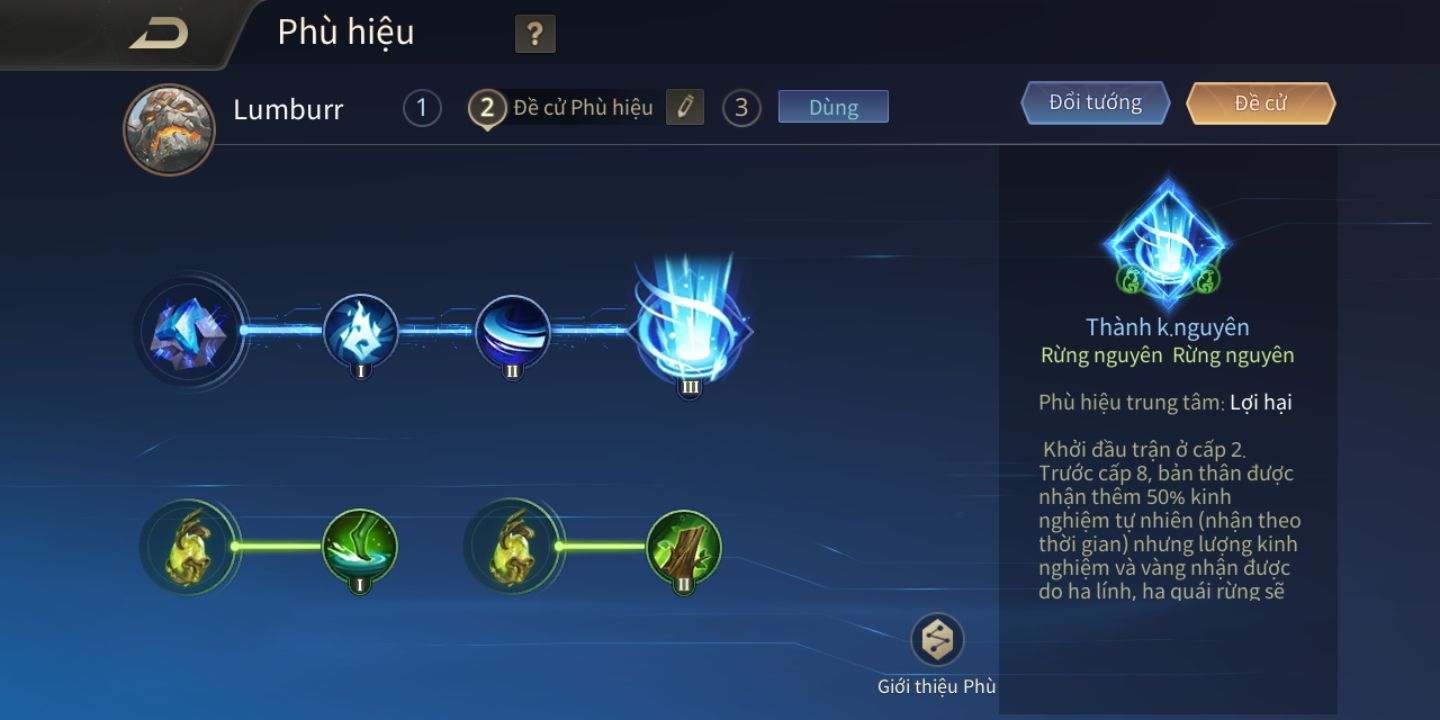Edit the page name with pencil icon
The height and width of the screenshot is (720, 1440).
point(685,107)
